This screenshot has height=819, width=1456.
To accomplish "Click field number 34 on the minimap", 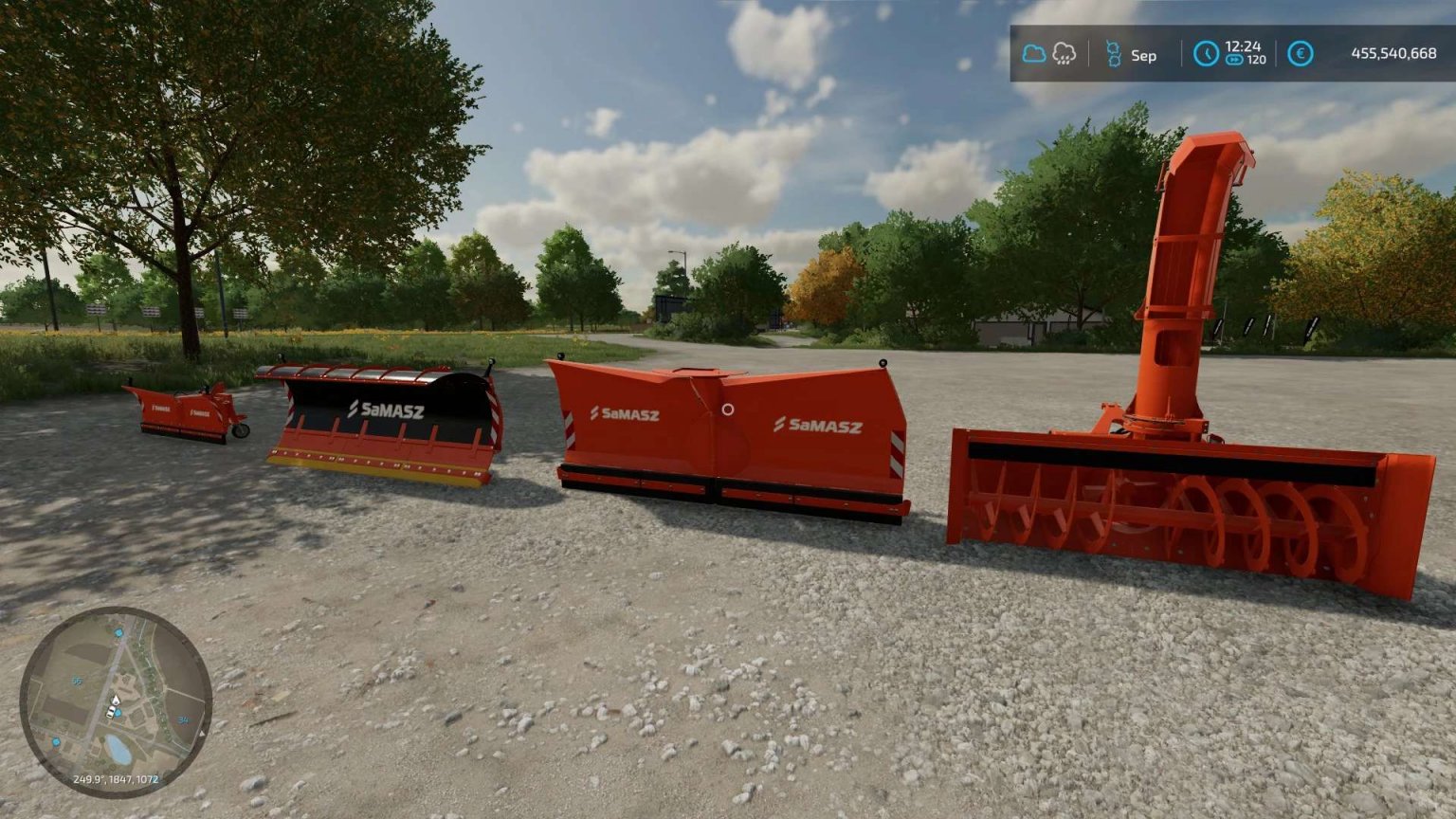I will coord(183,719).
